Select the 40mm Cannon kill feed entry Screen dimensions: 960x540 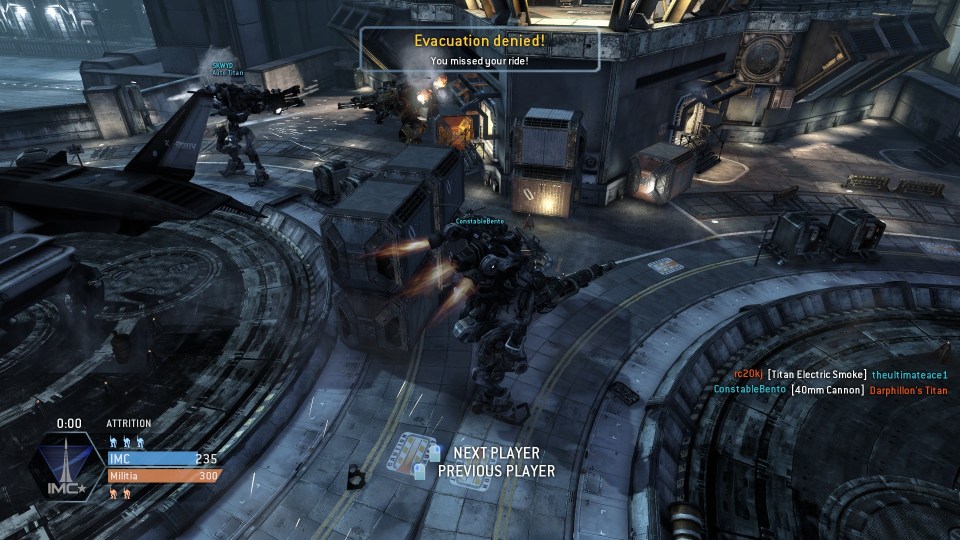(x=827, y=390)
